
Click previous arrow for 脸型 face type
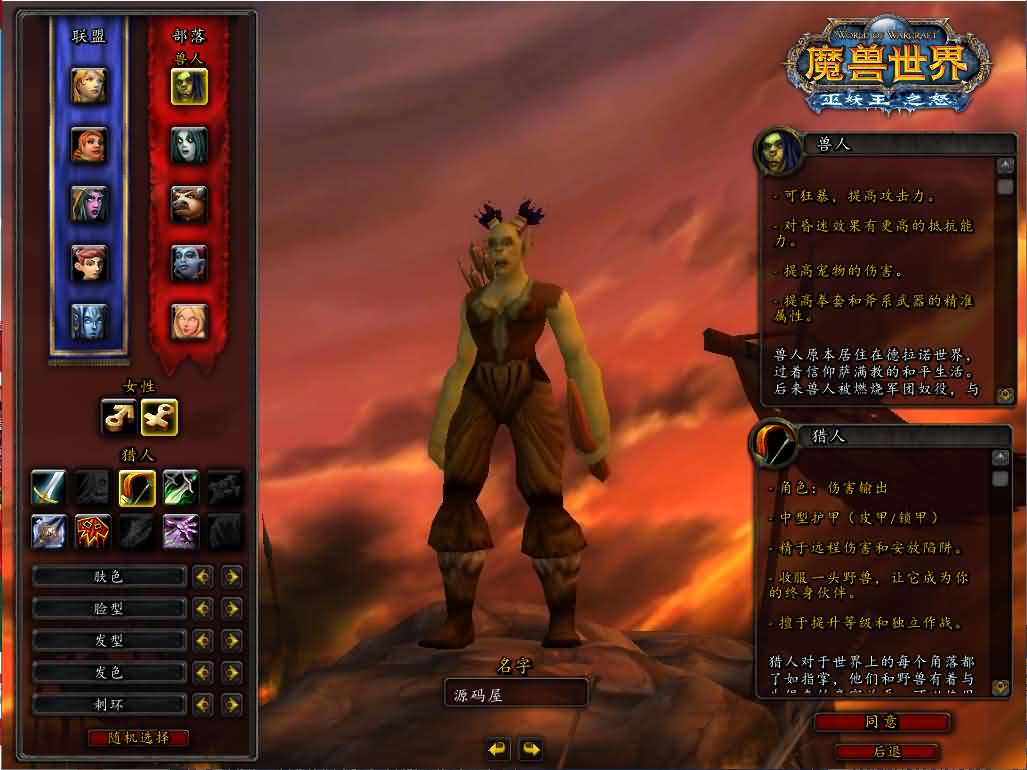pyautogui.click(x=203, y=608)
